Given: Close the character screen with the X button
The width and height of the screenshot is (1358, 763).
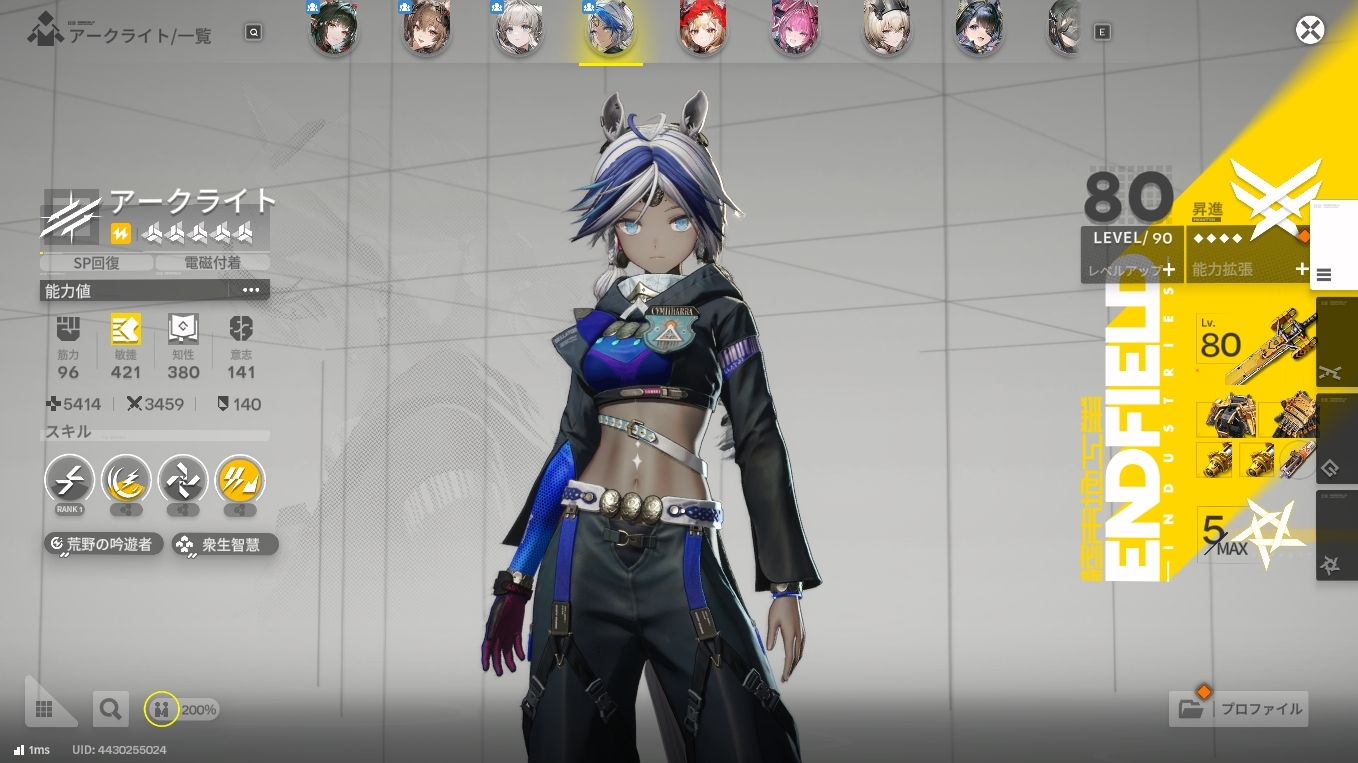Looking at the screenshot, I should click(1309, 30).
